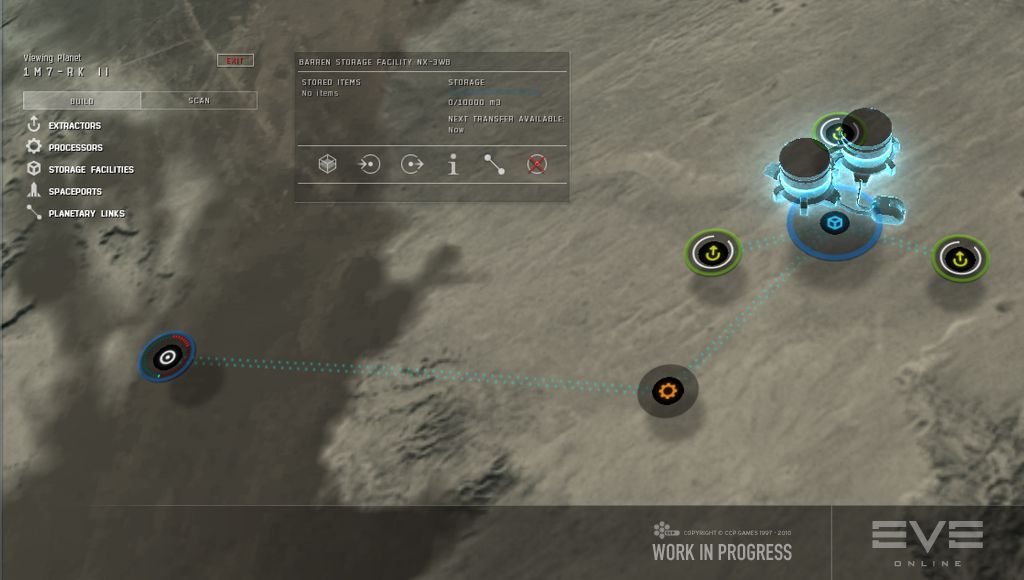Show facility info with the i icon
1024x580 pixels.
point(453,165)
